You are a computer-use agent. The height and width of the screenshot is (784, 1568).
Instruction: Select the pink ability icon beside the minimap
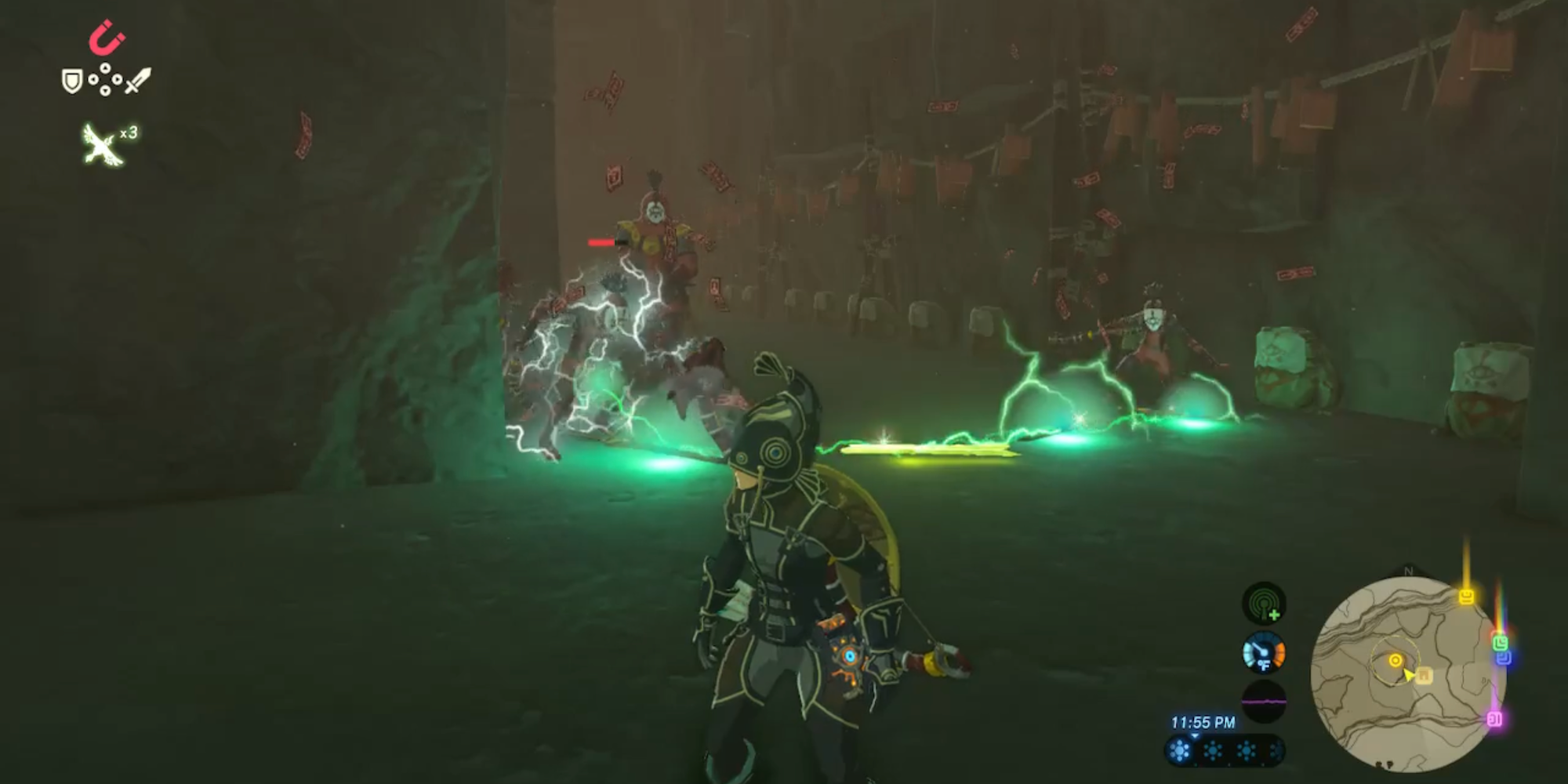(1495, 719)
